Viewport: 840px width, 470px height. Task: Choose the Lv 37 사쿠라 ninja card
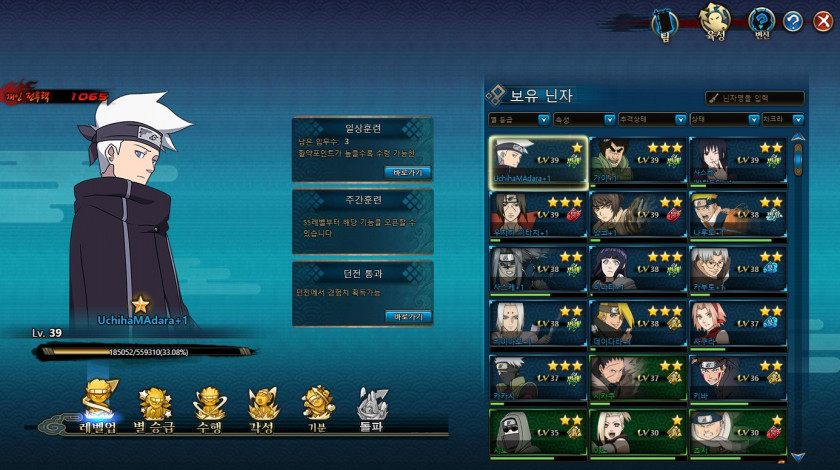click(x=737, y=324)
